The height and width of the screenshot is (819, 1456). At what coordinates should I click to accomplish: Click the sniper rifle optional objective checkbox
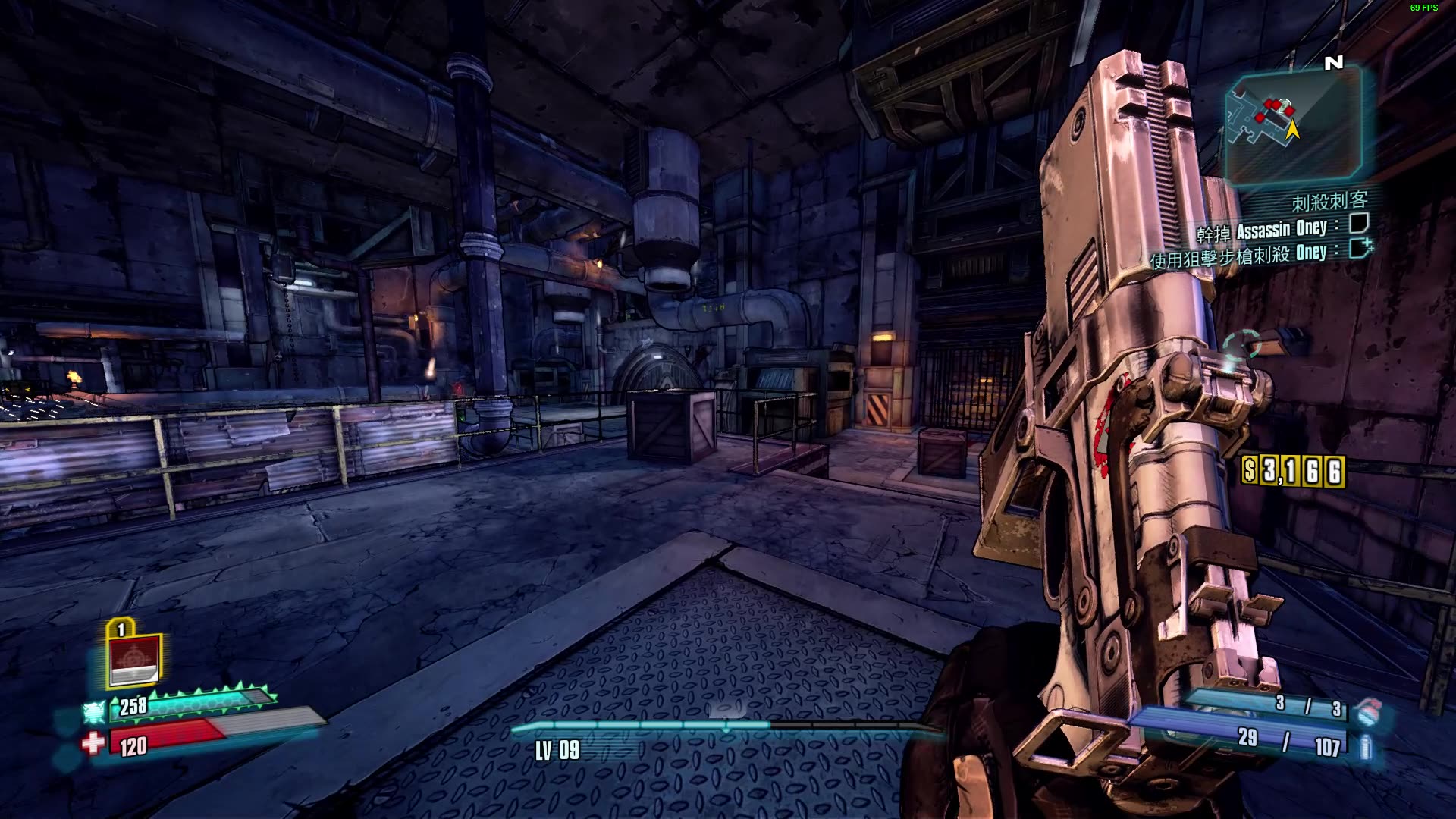coord(1360,248)
